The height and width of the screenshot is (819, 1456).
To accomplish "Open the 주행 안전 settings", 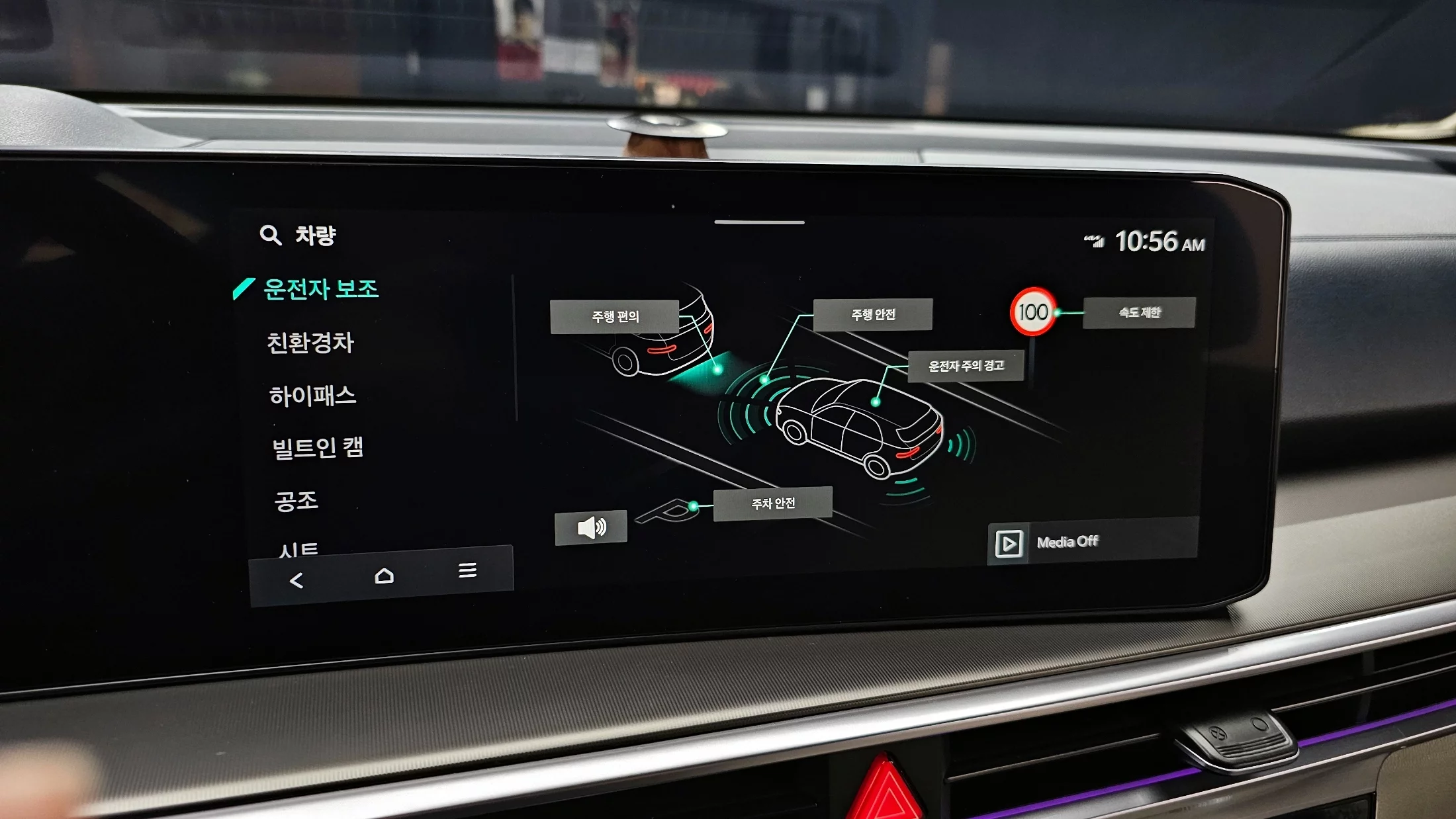I will point(872,315).
